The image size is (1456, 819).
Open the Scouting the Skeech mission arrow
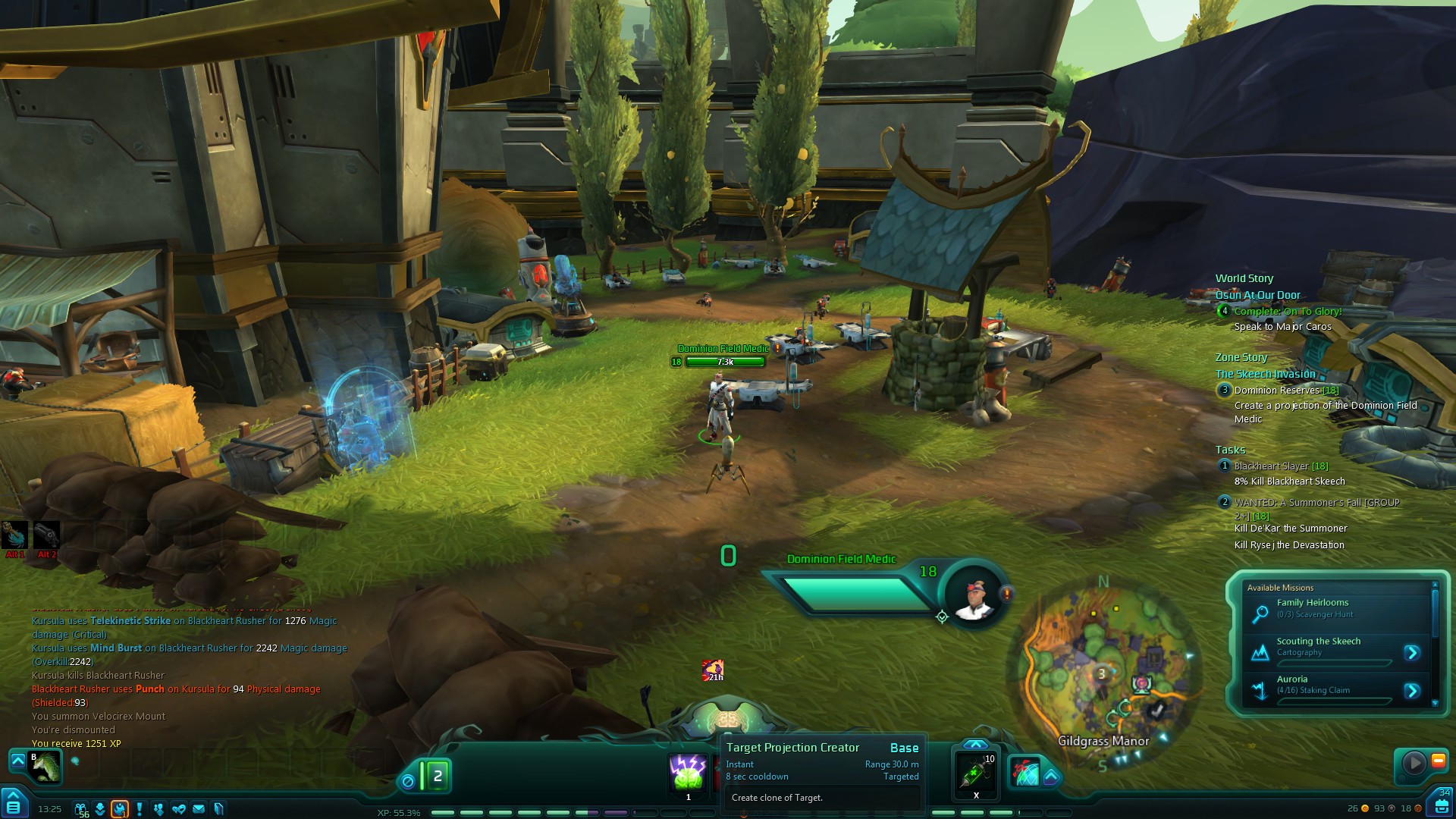click(1411, 653)
